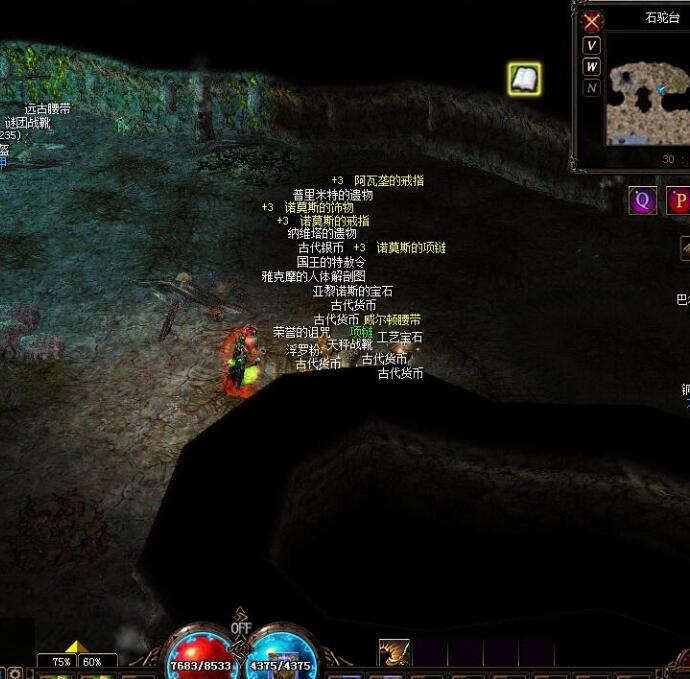The image size is (690, 679).
Task: Pick up the 亚黎诺斯的宝石 item label
Action: click(353, 291)
